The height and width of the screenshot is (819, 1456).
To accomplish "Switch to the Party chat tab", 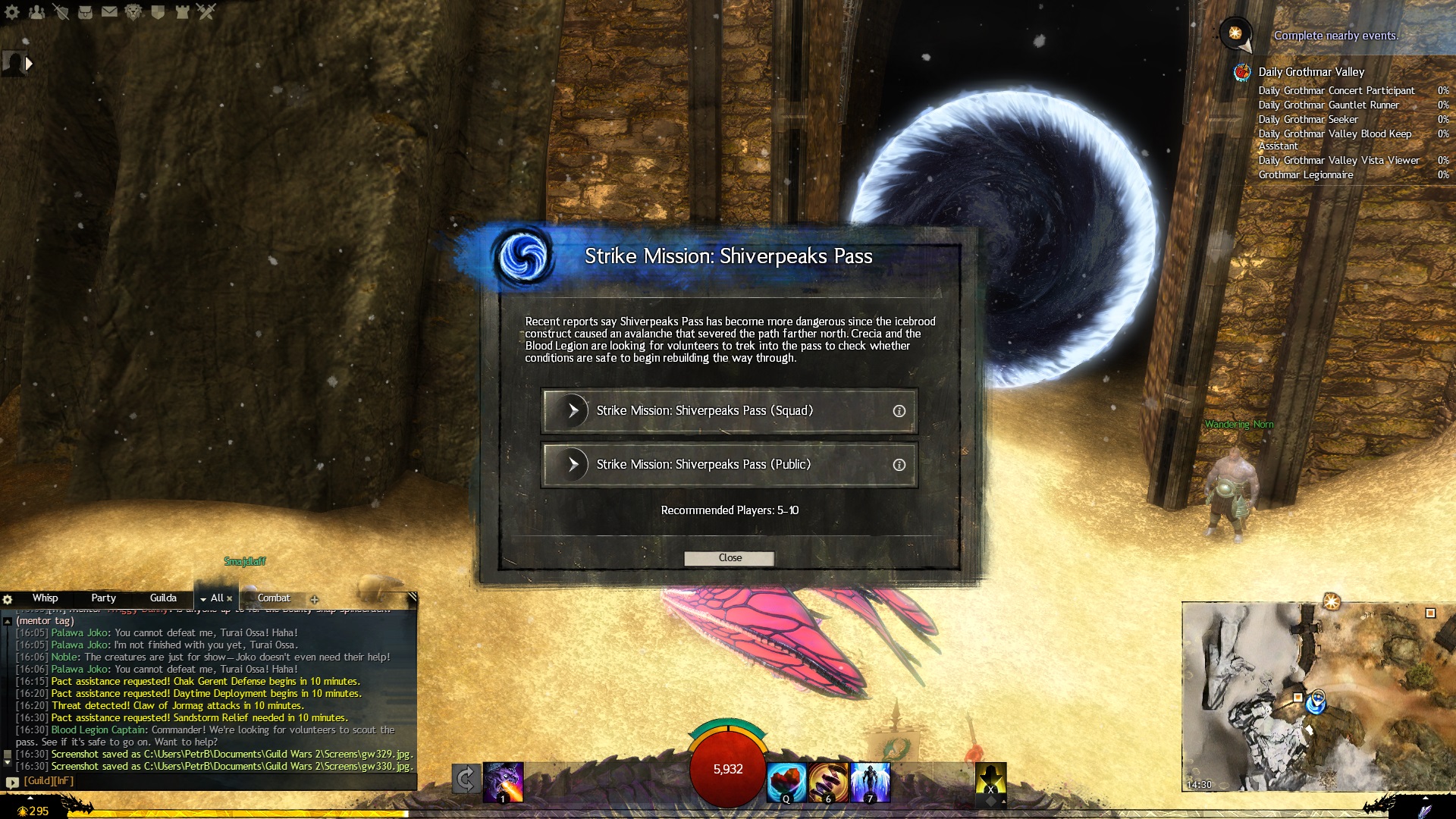I will pos(103,598).
